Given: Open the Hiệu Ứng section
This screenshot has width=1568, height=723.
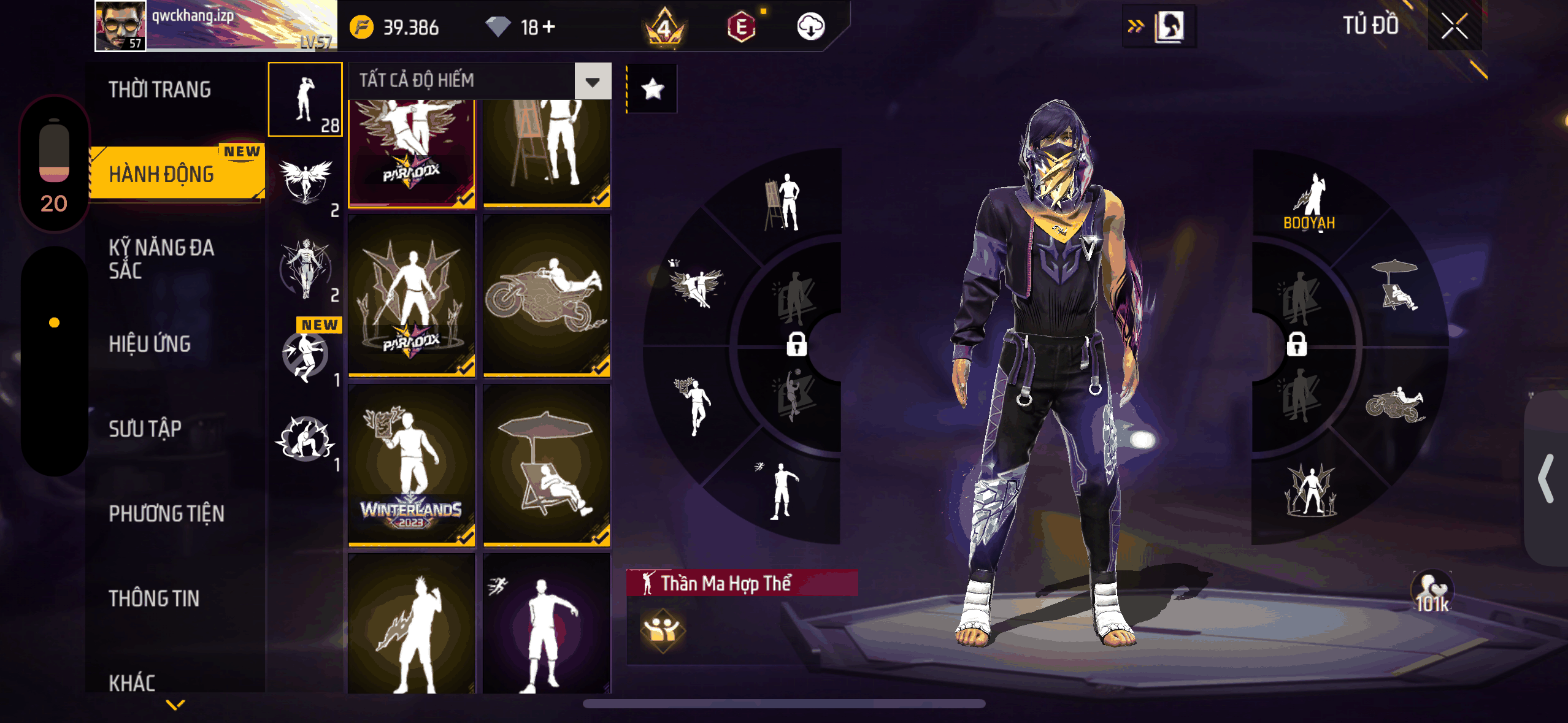Looking at the screenshot, I should pyautogui.click(x=150, y=344).
